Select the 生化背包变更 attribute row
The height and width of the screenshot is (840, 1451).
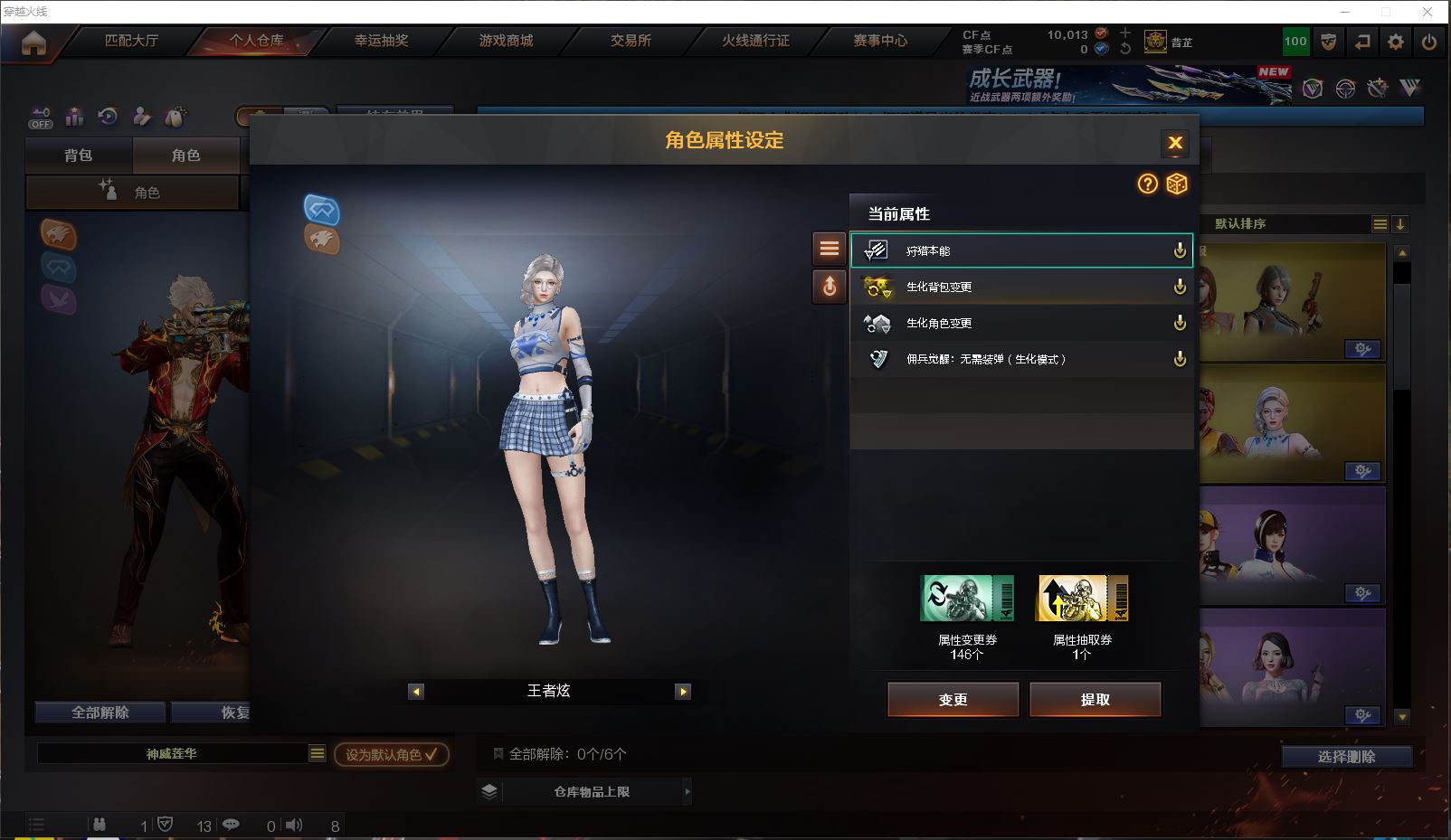[x=1020, y=287]
